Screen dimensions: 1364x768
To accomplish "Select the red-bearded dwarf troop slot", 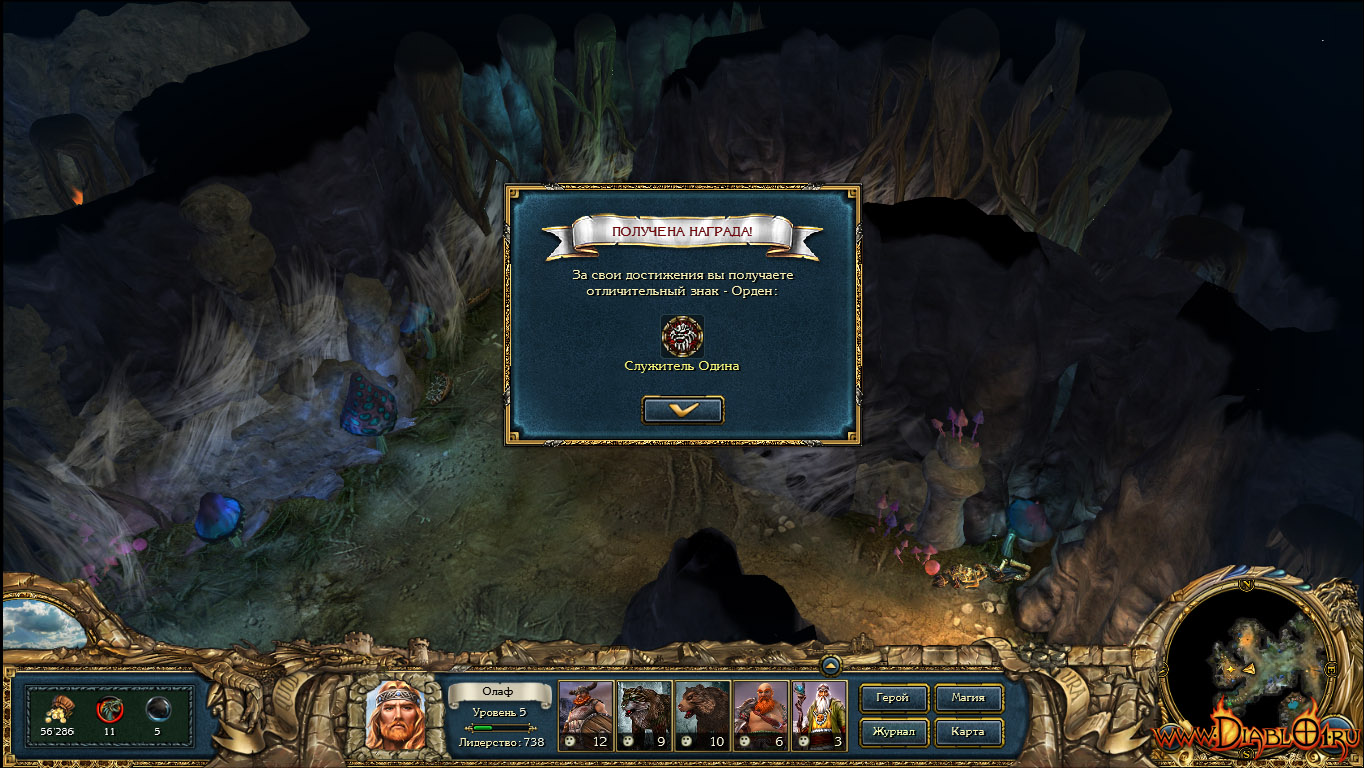I will 760,715.
